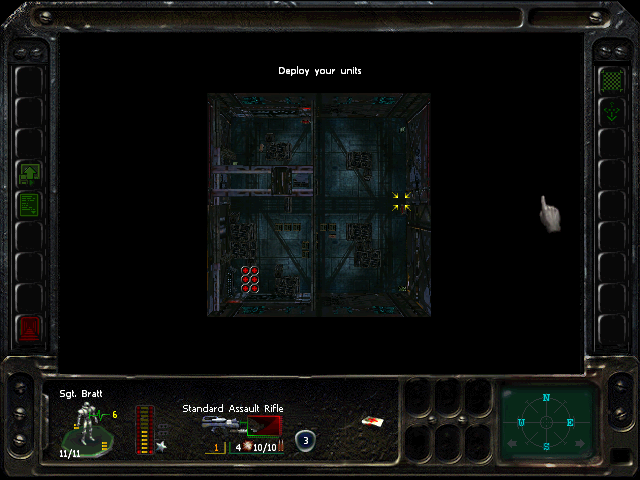The height and width of the screenshot is (480, 640).
Task: Click the star rank icon beside Sgt. Bratt
Action: [160, 446]
